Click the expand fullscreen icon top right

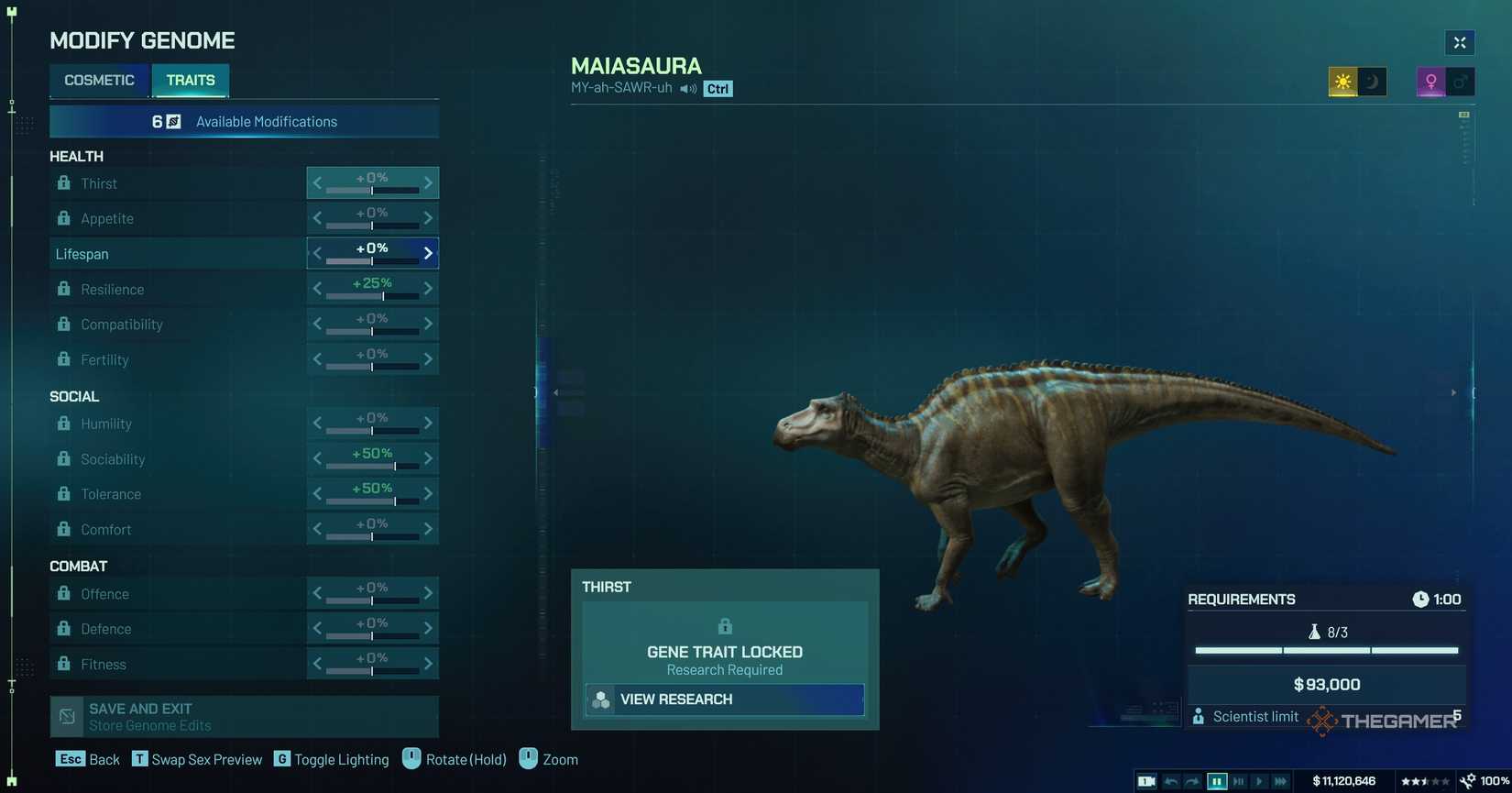1459,42
